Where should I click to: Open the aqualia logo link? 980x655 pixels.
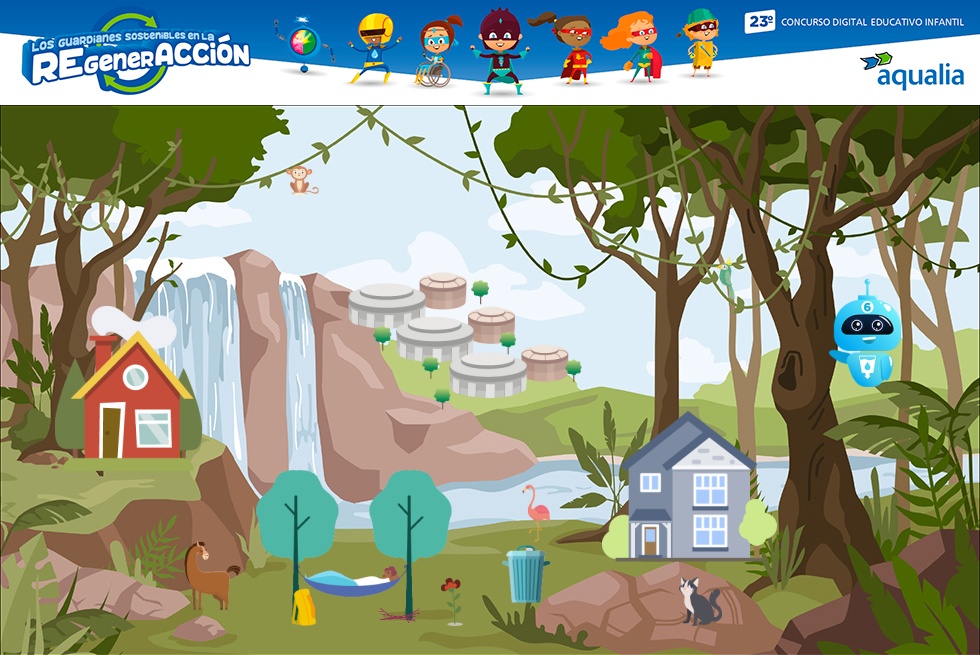pyautogui.click(x=911, y=70)
